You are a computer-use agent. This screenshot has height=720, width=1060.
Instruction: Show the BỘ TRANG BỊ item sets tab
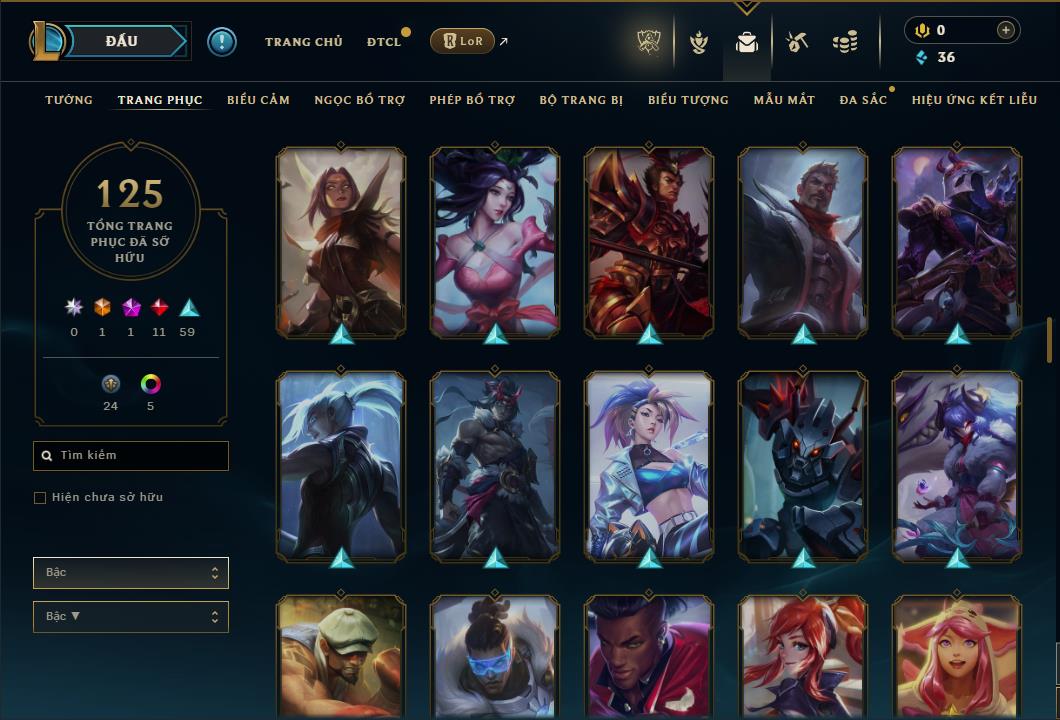[x=581, y=100]
